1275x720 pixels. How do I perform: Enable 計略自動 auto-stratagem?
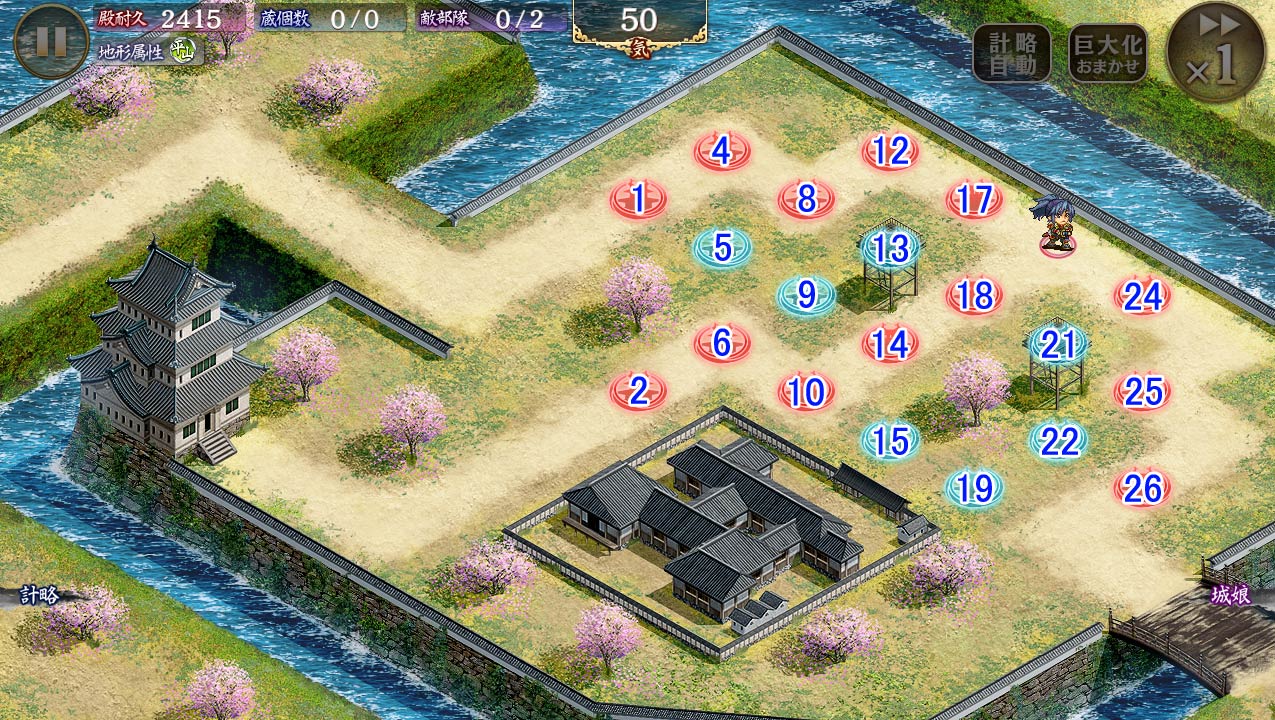click(x=1011, y=54)
